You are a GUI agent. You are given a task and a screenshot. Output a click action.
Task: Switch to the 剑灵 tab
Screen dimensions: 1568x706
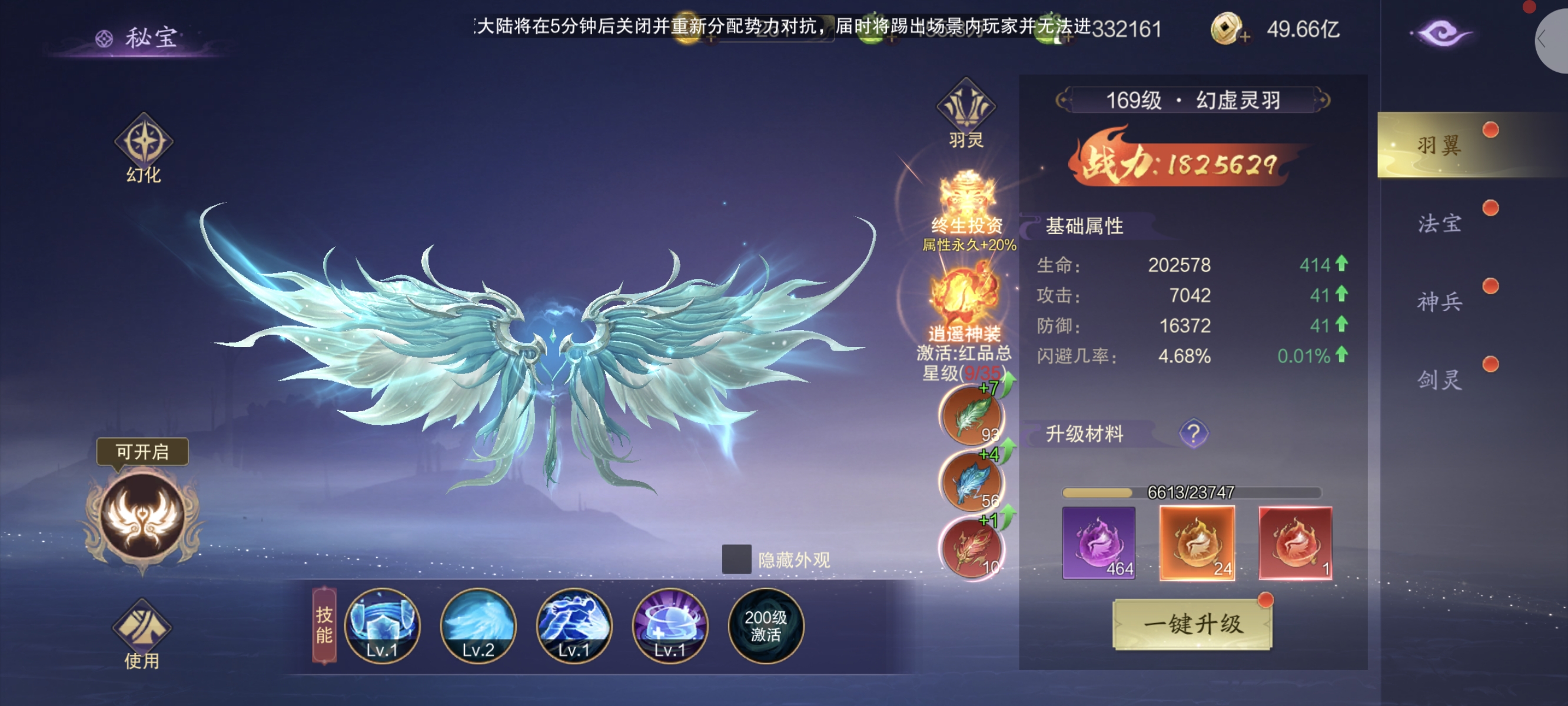click(1439, 380)
